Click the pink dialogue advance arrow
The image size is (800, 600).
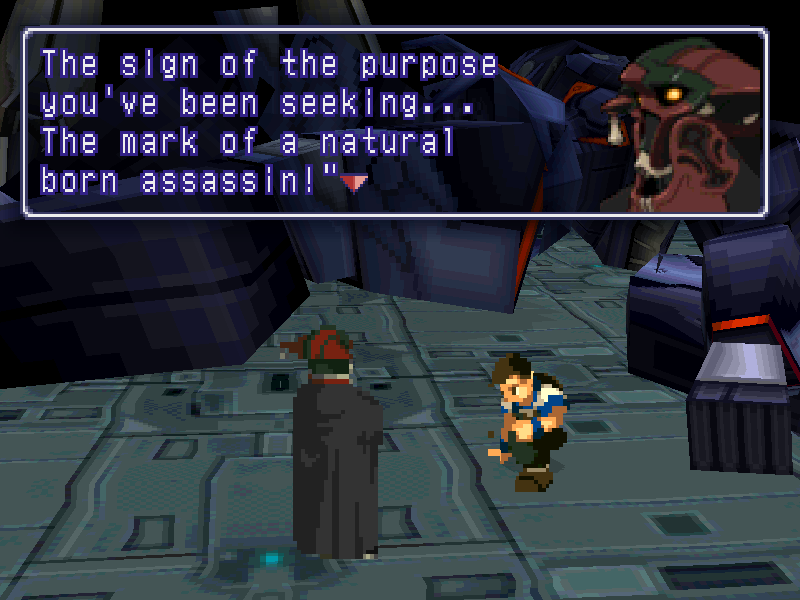[354, 182]
